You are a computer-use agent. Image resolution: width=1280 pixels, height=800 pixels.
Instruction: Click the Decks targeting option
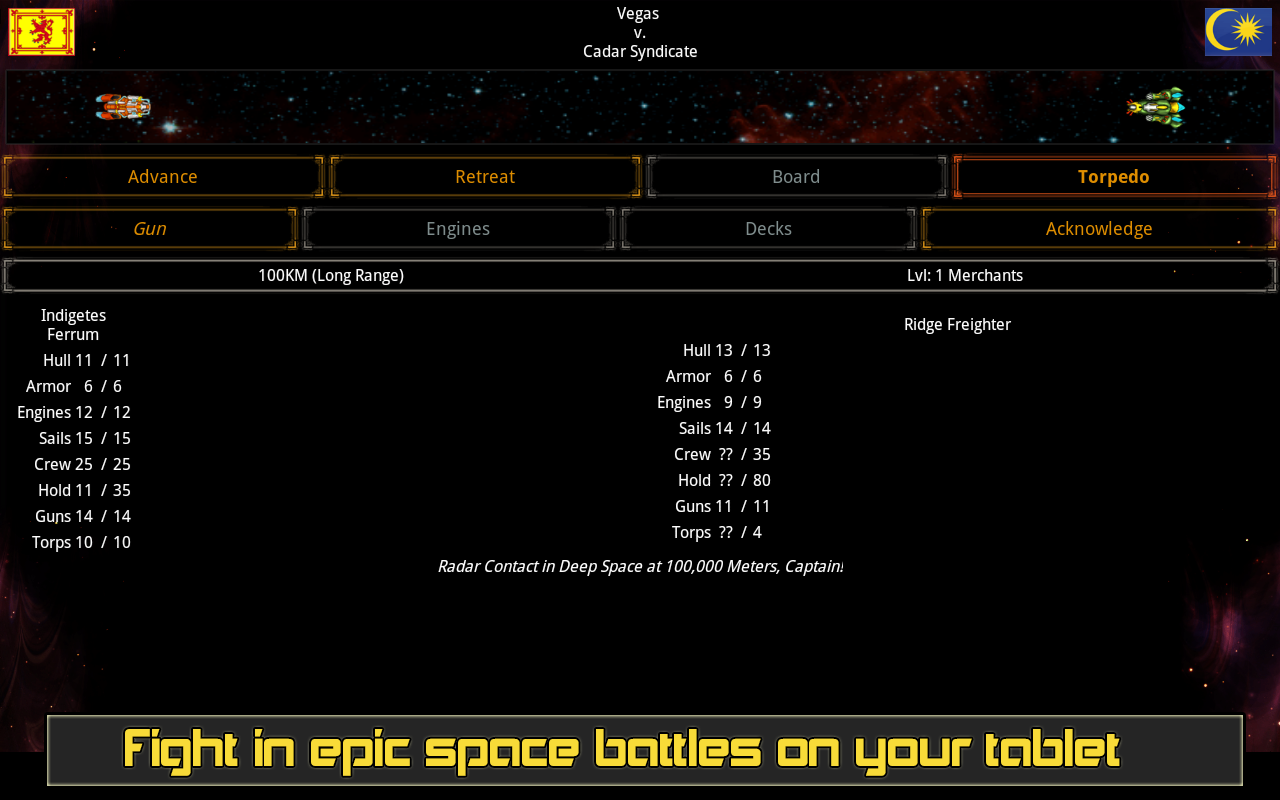click(x=768, y=228)
